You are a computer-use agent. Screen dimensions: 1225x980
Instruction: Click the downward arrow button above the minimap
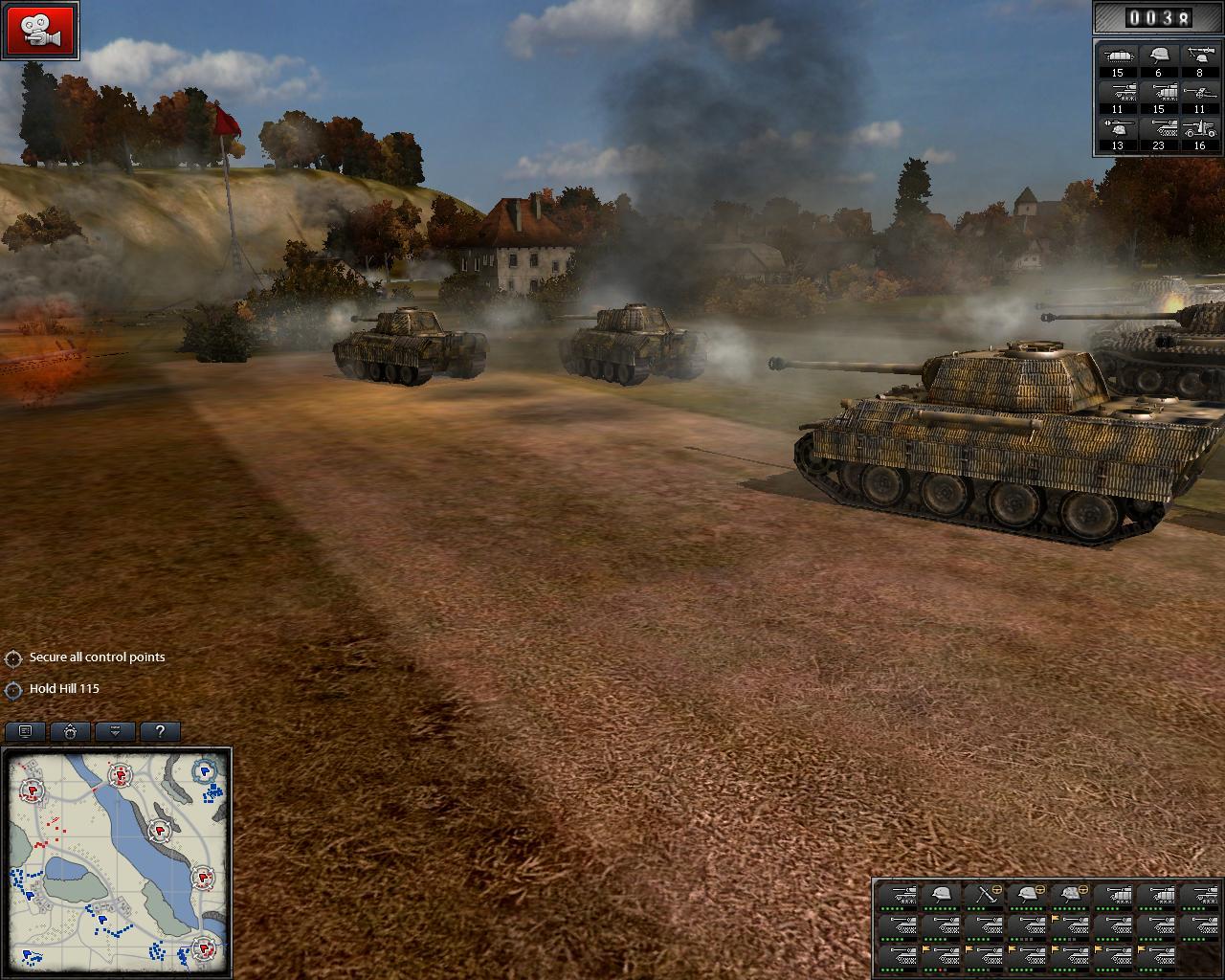pos(116,731)
